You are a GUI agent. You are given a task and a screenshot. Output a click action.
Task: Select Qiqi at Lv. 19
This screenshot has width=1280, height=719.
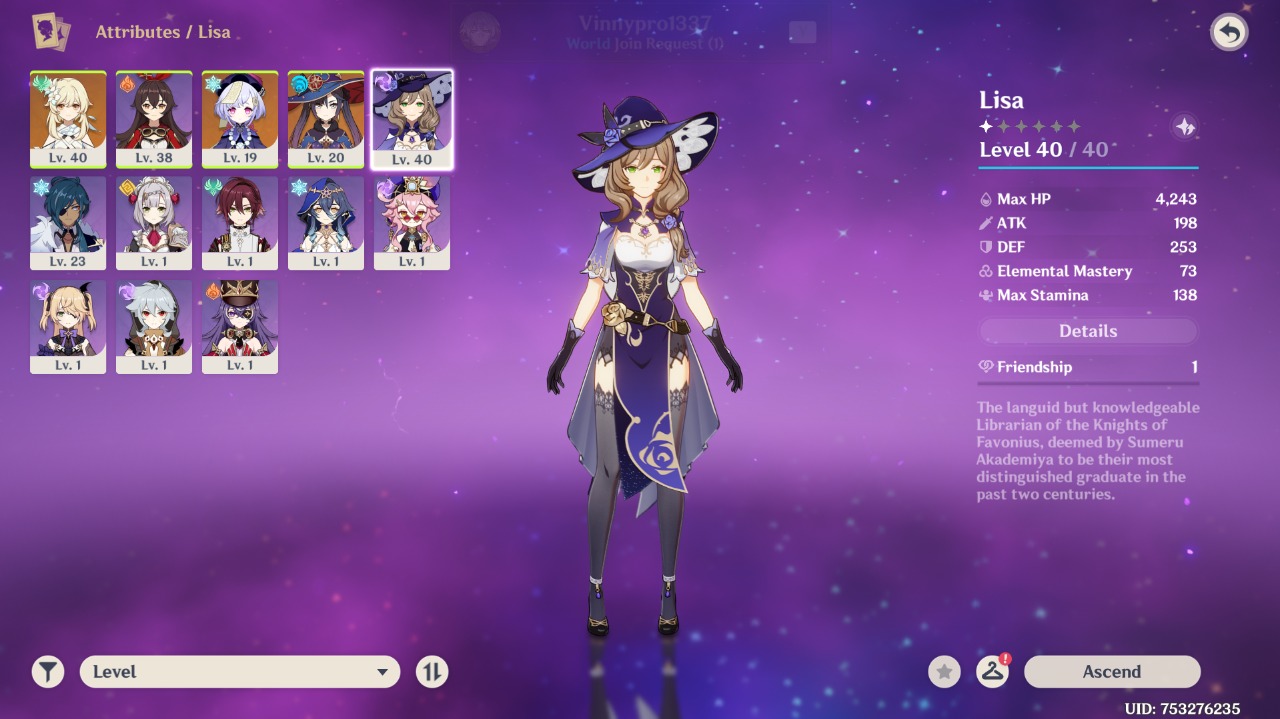pyautogui.click(x=240, y=118)
